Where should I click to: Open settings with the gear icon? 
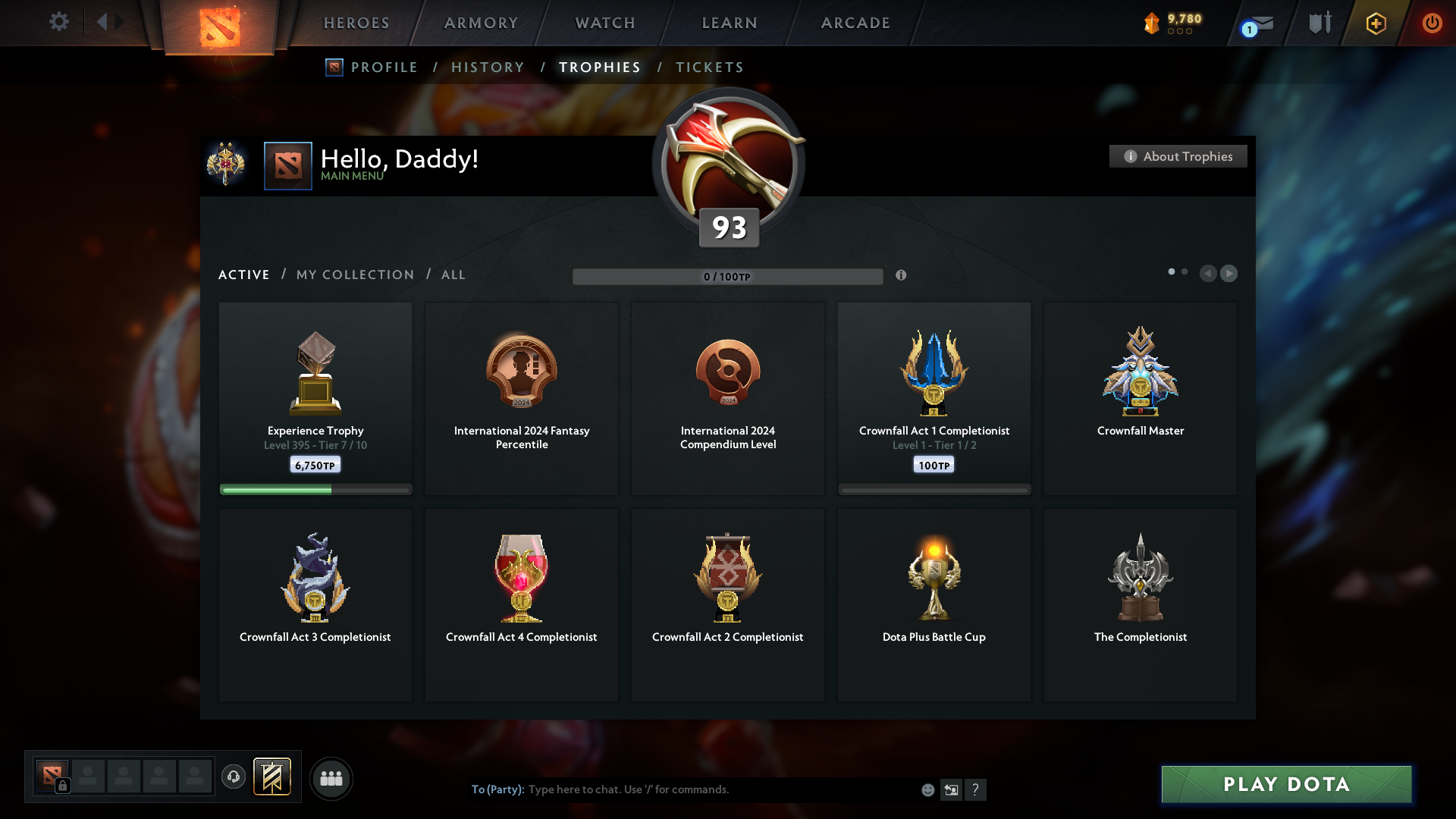[x=59, y=22]
